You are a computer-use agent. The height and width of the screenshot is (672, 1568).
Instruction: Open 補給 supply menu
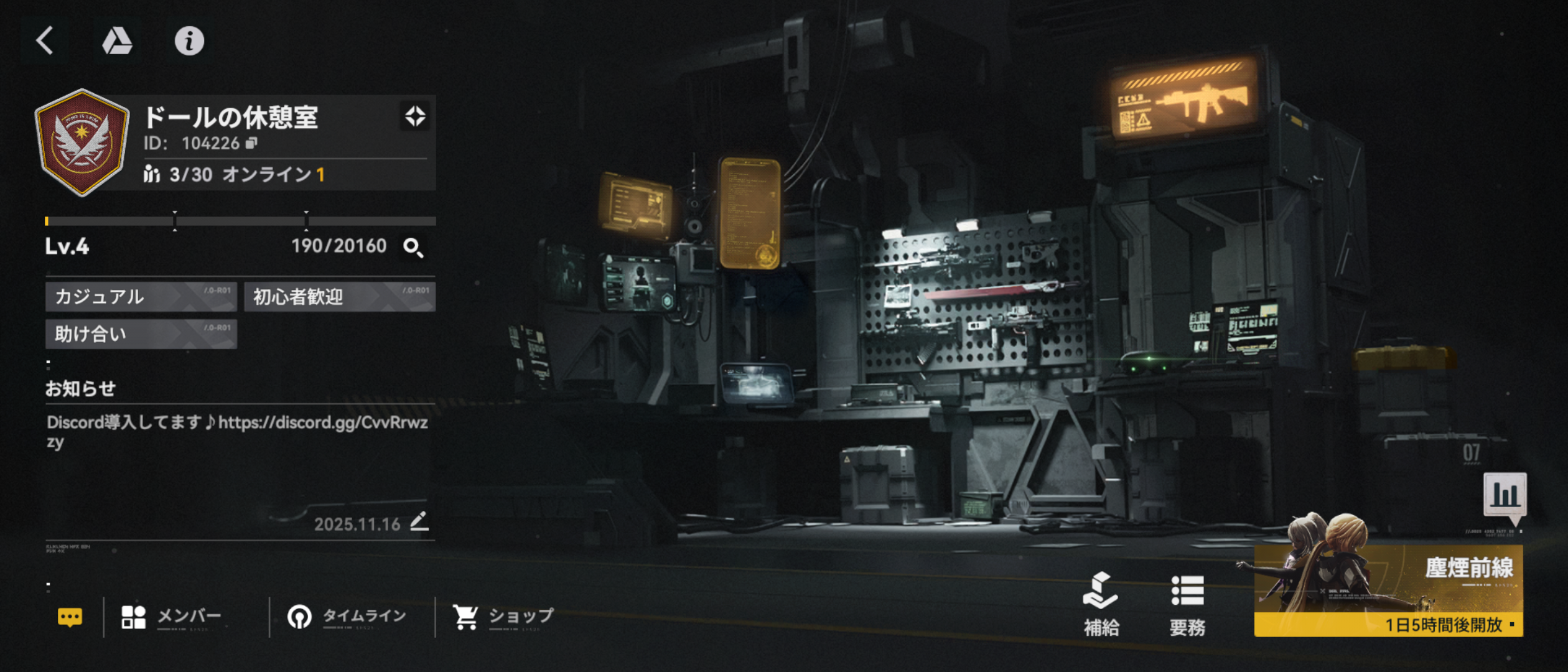(x=1101, y=605)
